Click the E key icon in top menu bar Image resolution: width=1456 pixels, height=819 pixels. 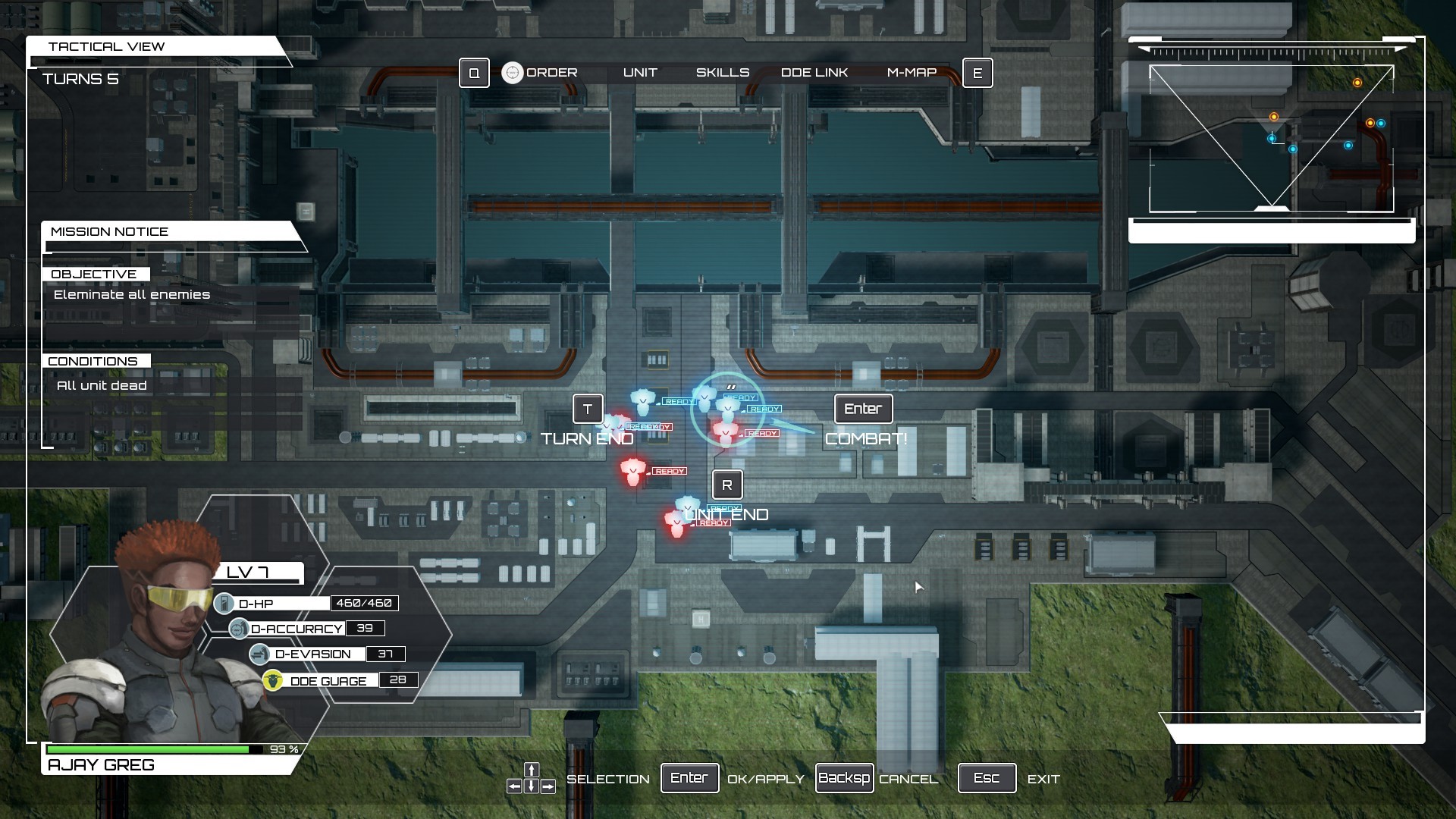[x=978, y=73]
